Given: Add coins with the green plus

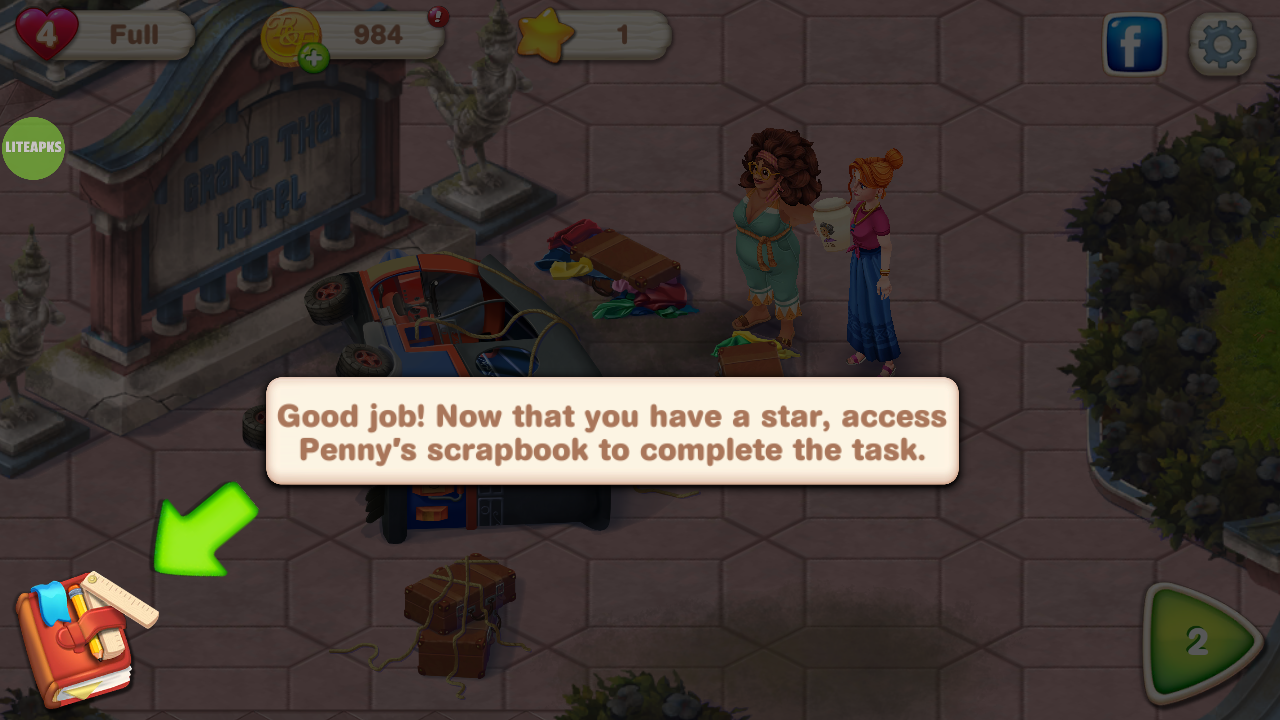Looking at the screenshot, I should [313, 59].
